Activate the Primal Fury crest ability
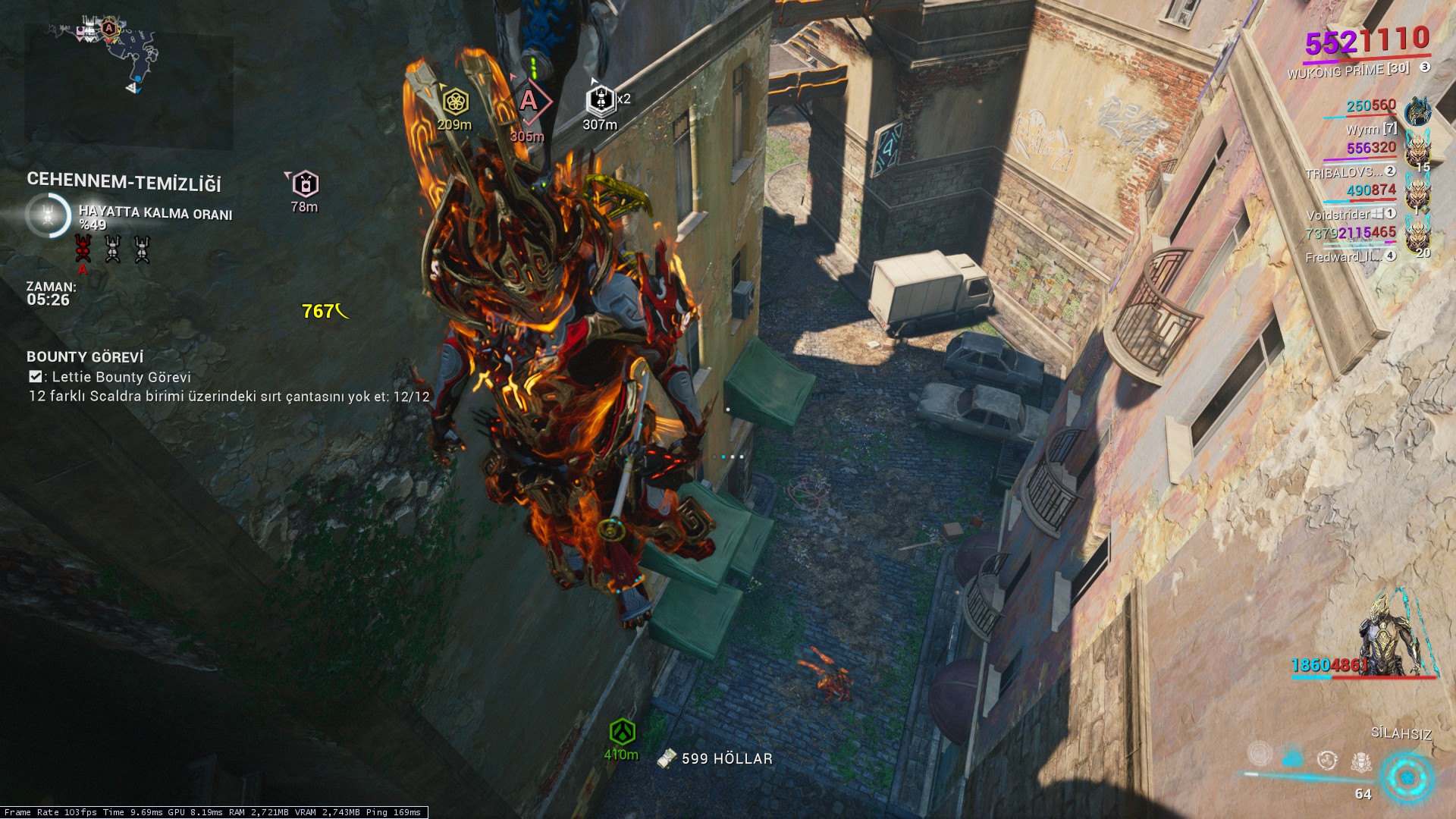1456x819 pixels. [1361, 761]
